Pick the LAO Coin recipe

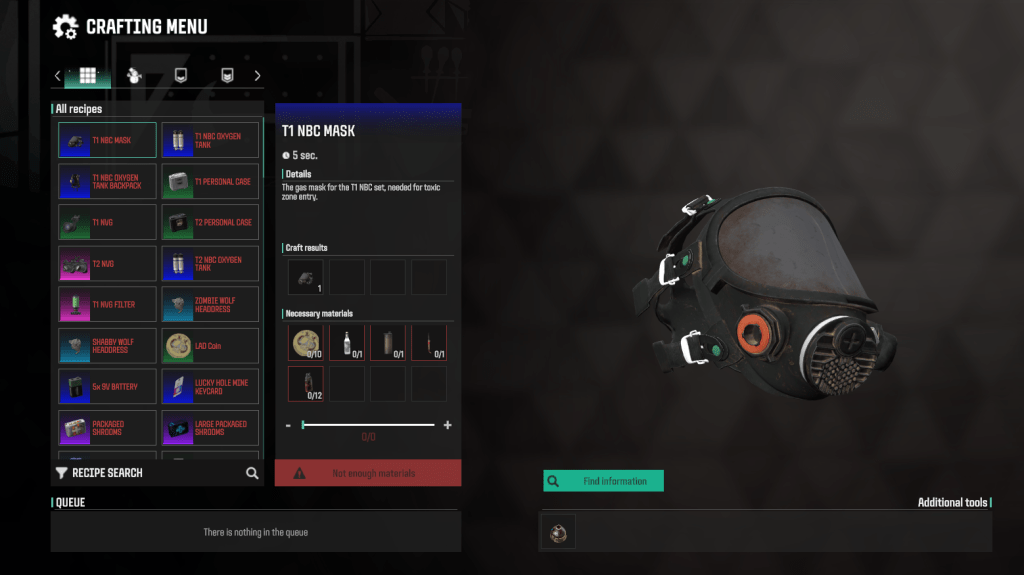tap(210, 345)
